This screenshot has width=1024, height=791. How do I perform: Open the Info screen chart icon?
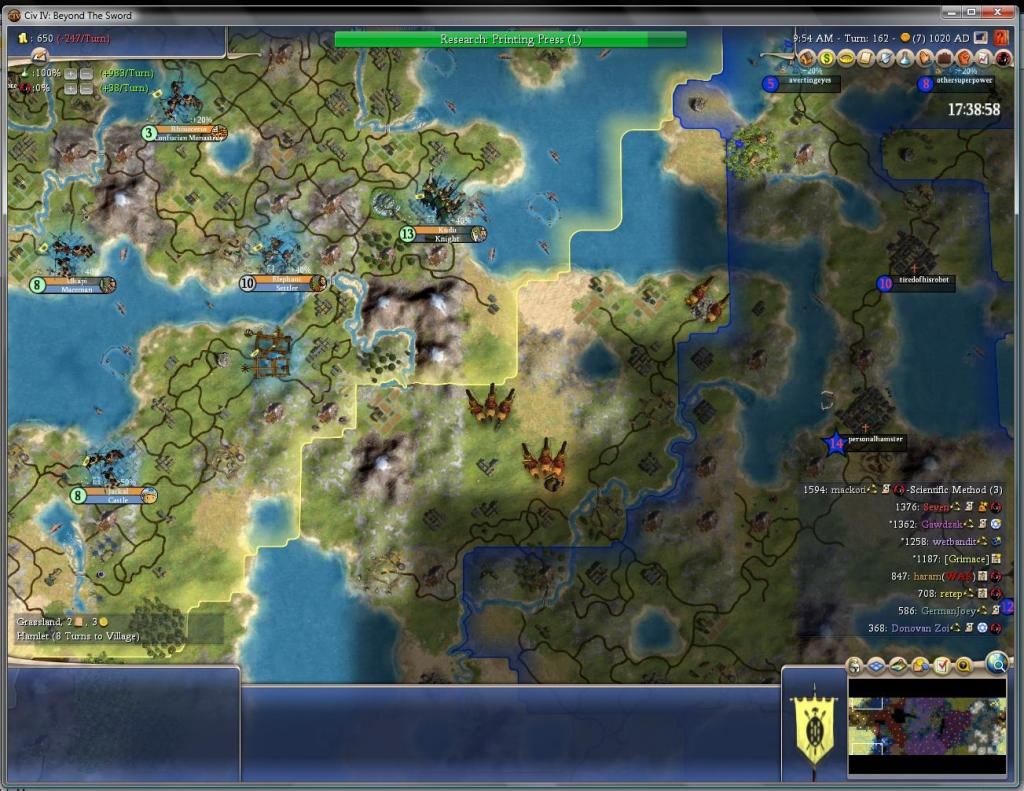tap(985, 59)
